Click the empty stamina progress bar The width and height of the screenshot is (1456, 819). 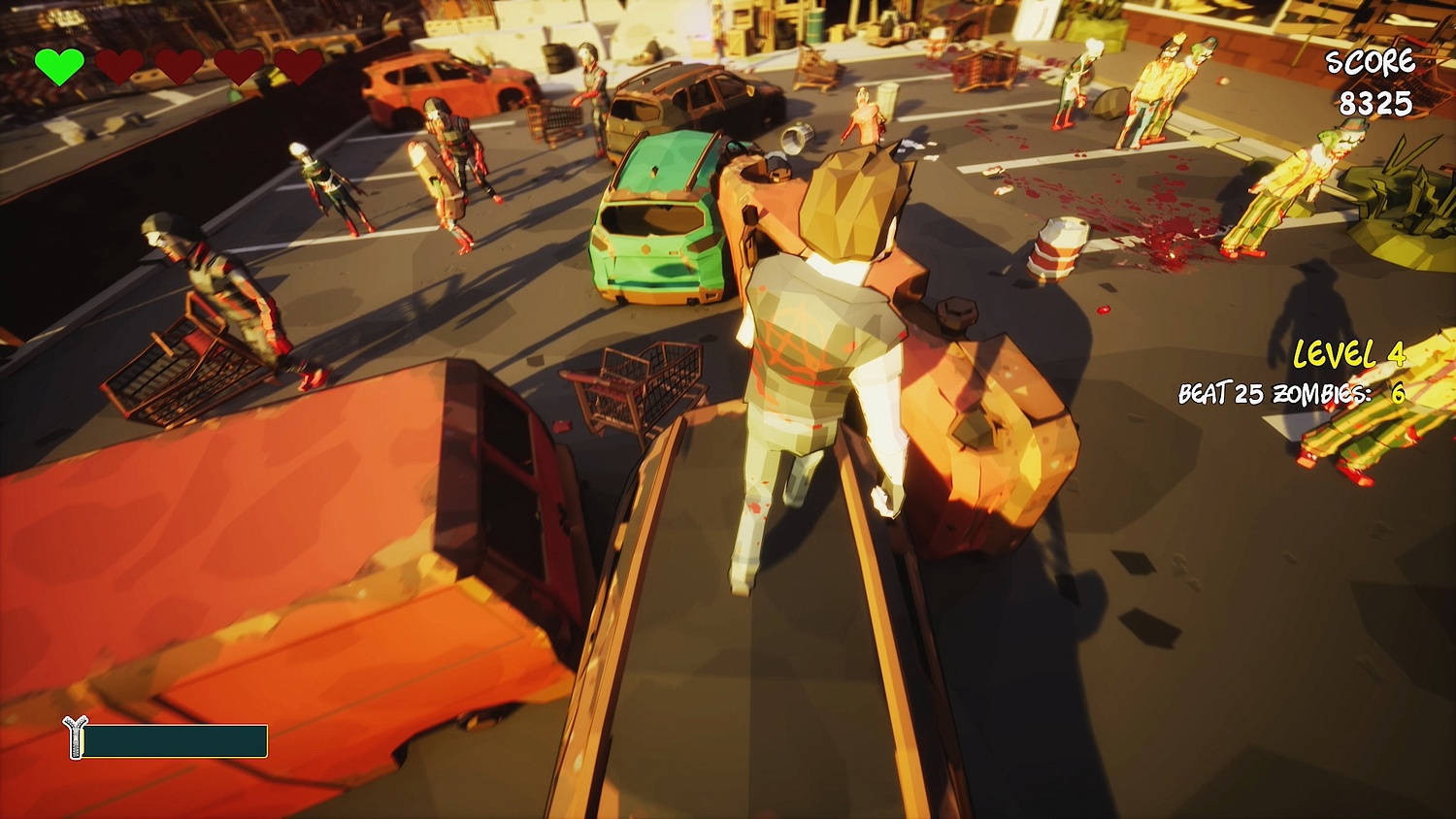pos(177,740)
